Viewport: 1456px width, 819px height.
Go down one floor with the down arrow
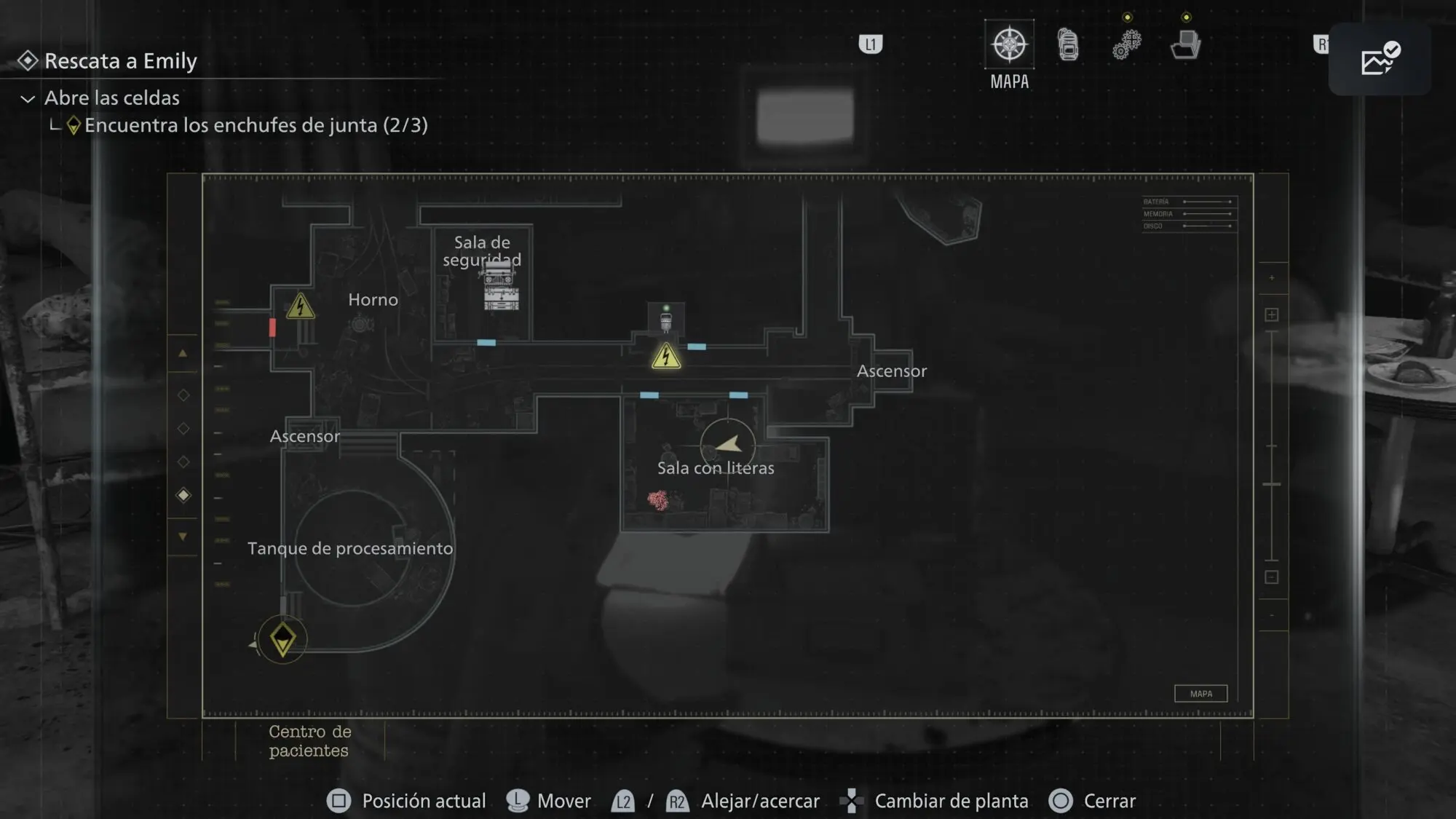coord(183,537)
